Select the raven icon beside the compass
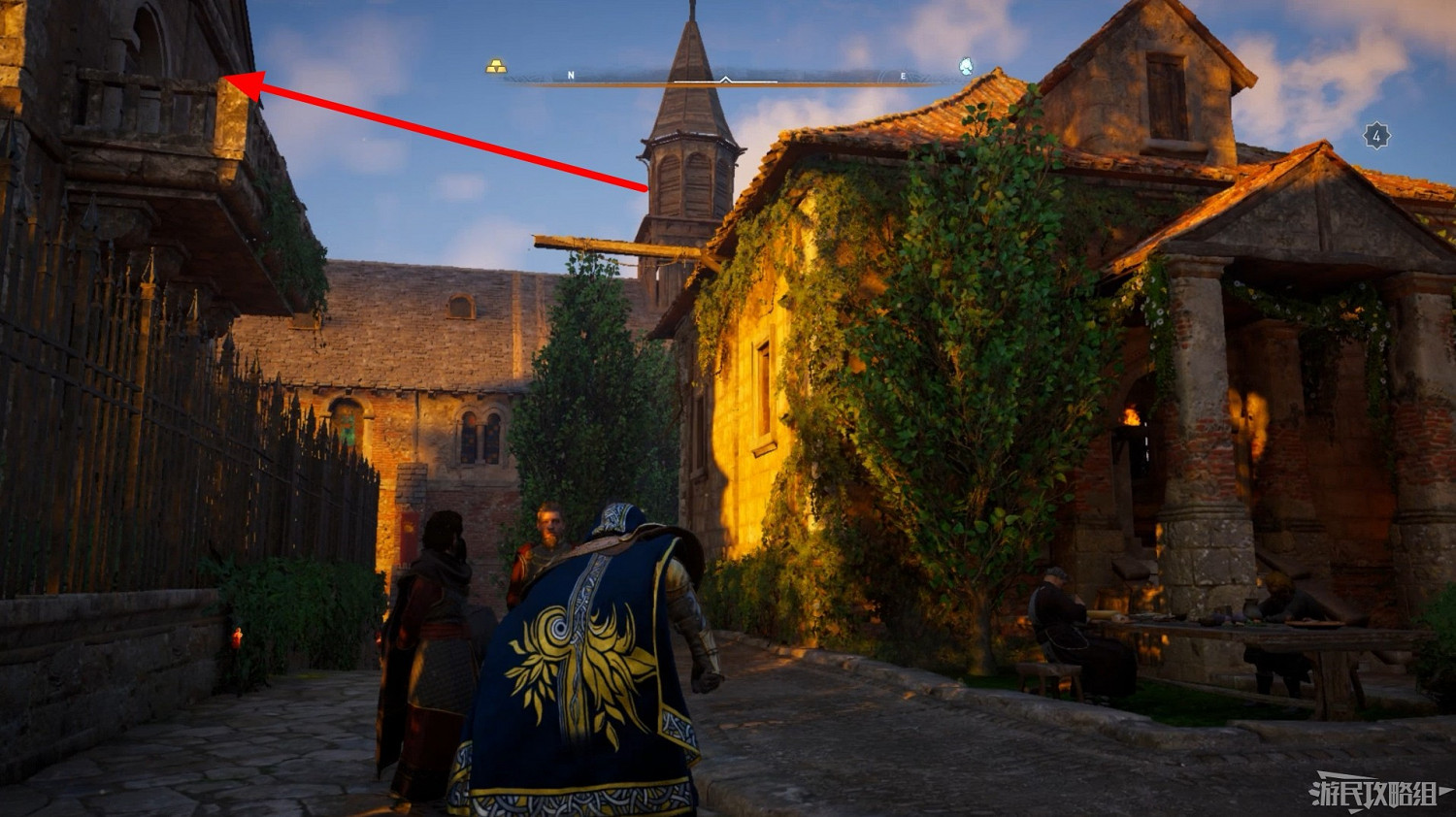 click(966, 64)
